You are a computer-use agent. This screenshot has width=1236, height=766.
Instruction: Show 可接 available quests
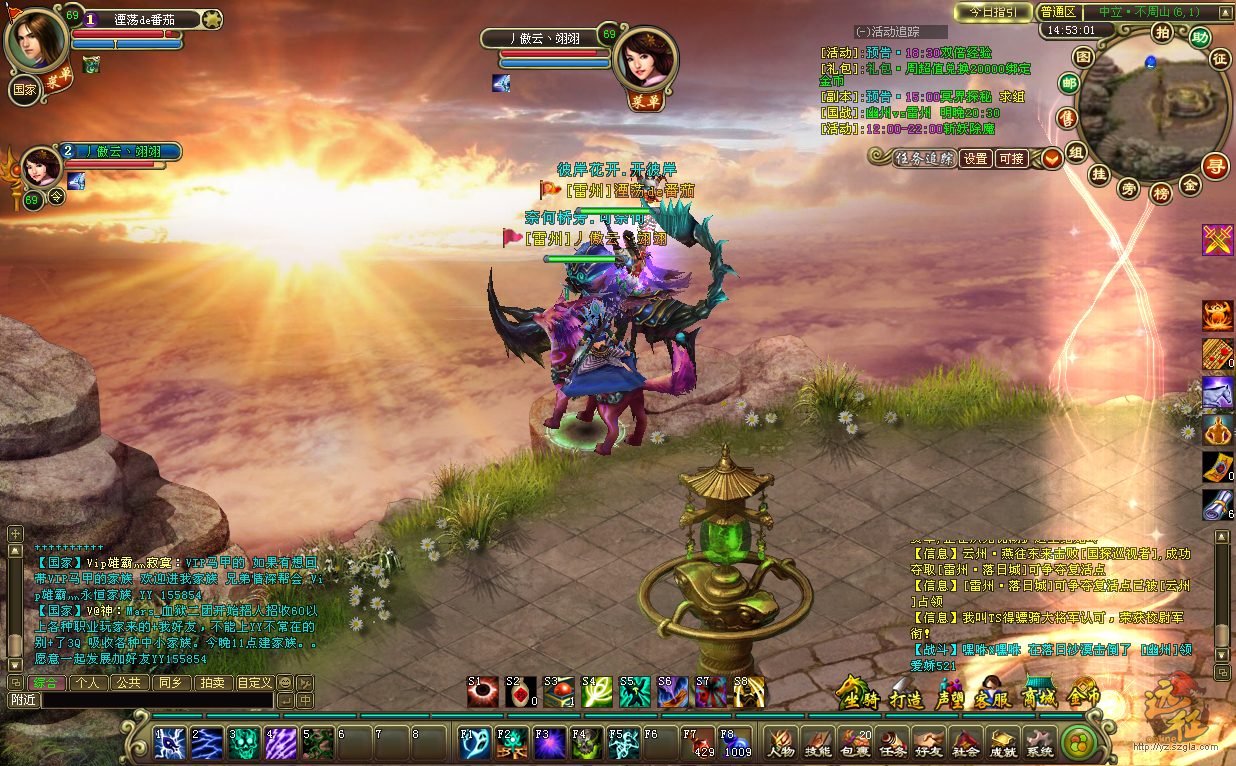click(1012, 159)
